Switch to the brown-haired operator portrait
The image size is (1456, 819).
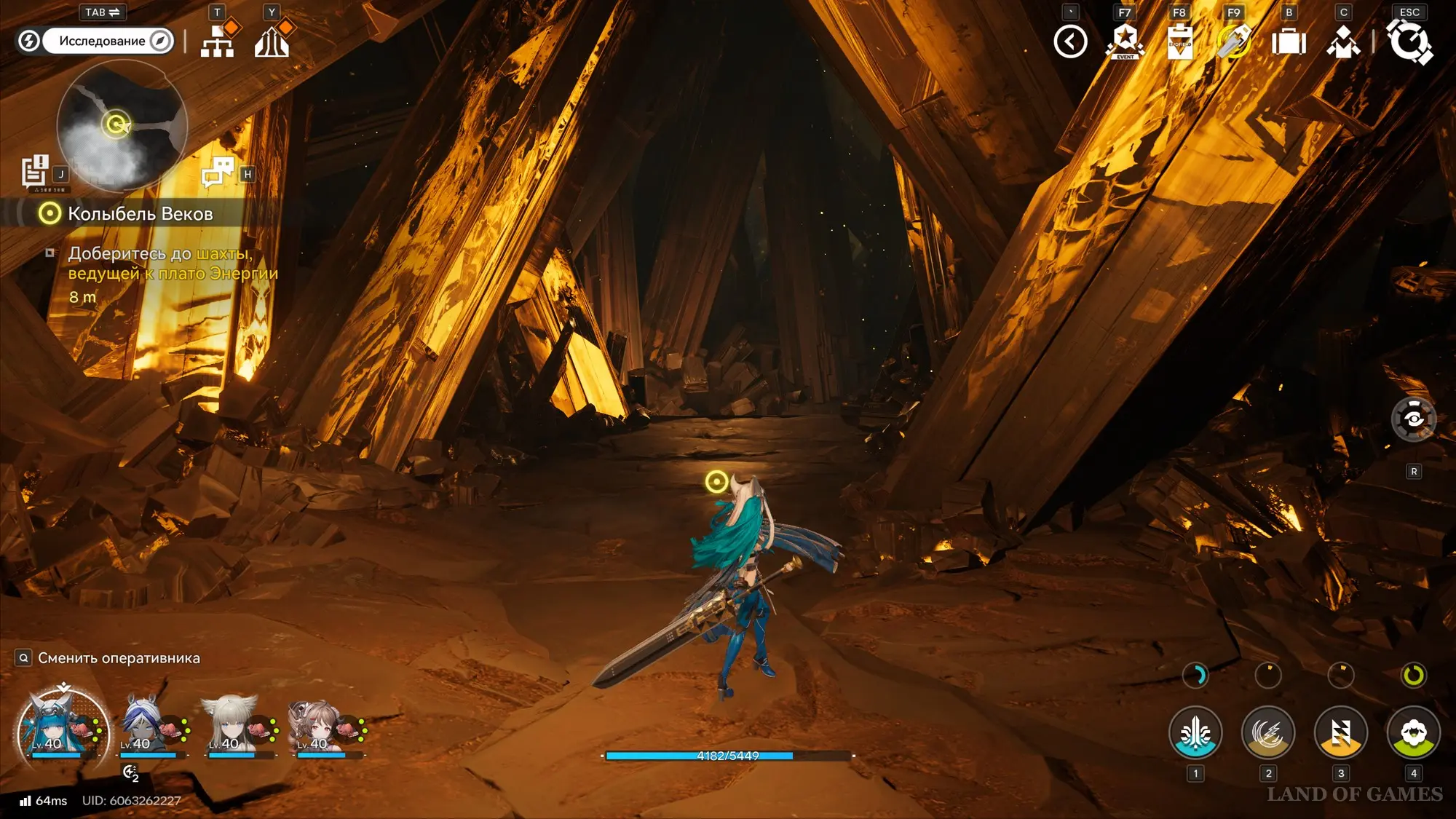pos(322,725)
